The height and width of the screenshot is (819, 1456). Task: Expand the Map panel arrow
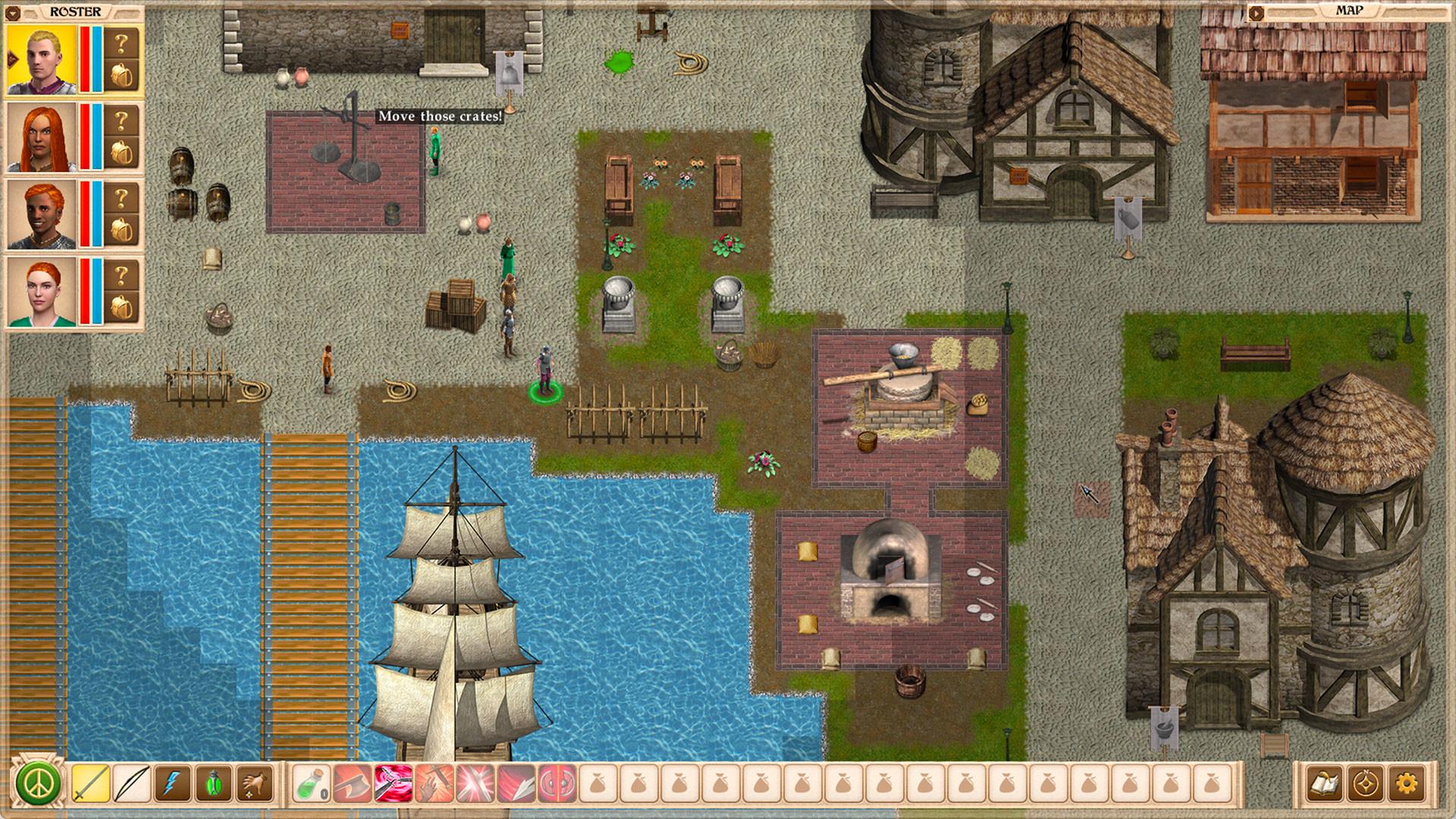(x=1257, y=12)
